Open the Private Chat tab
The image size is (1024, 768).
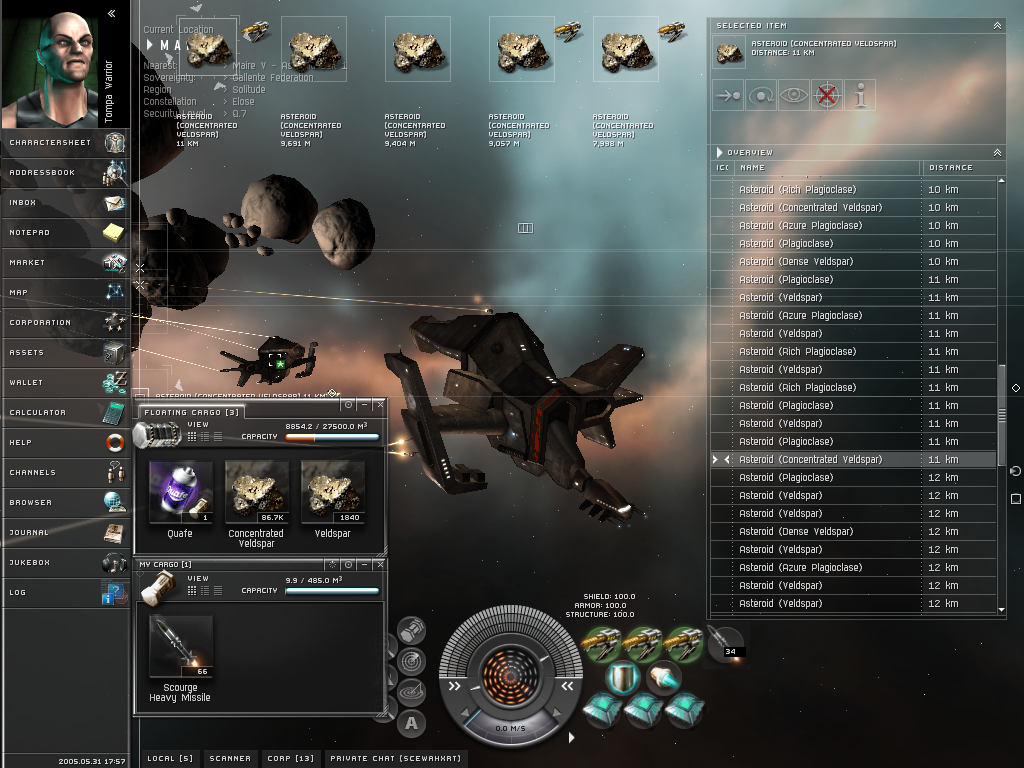[395, 759]
